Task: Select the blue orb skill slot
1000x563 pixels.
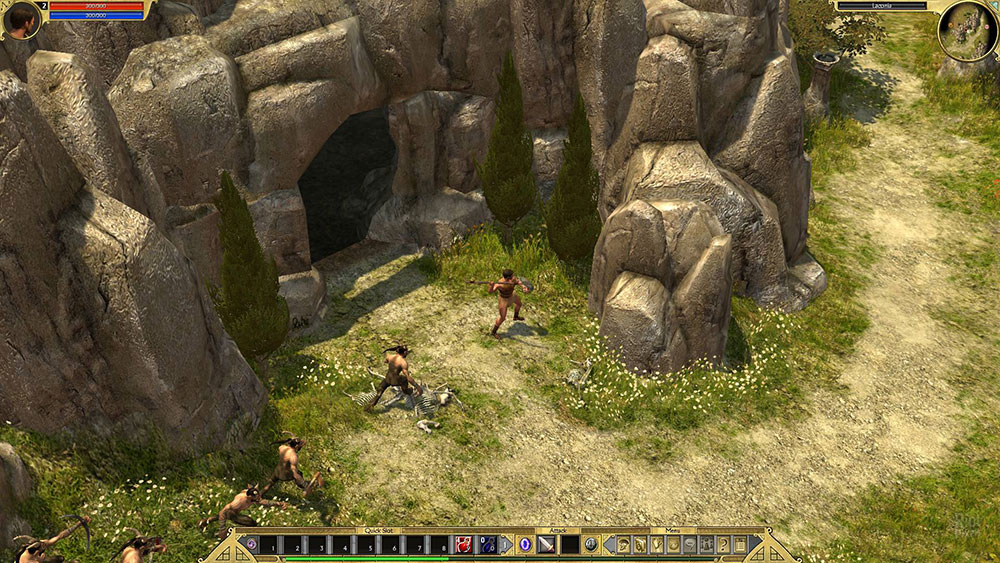Action: click(x=523, y=545)
